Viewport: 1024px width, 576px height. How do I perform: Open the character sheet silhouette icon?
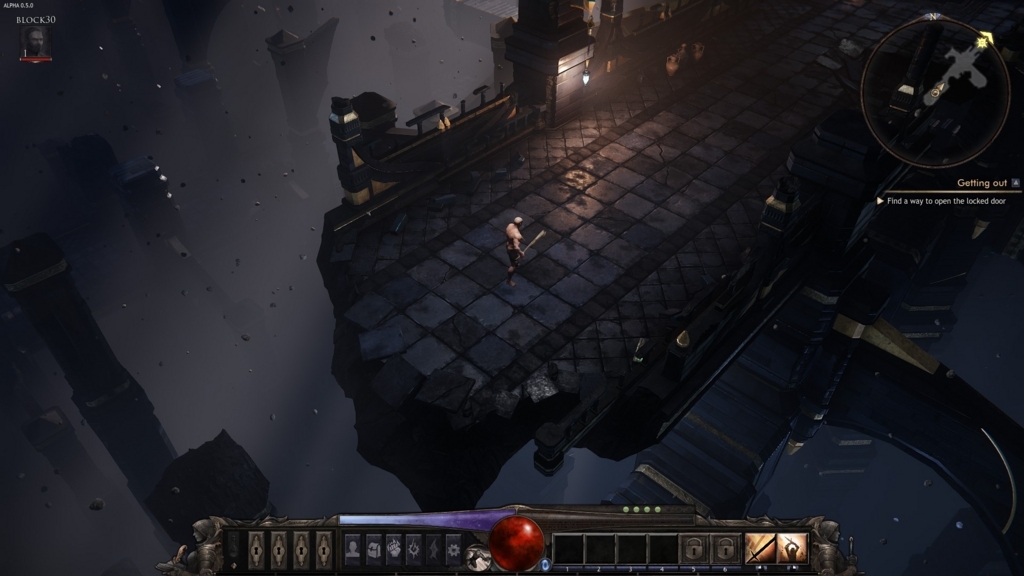pyautogui.click(x=352, y=548)
